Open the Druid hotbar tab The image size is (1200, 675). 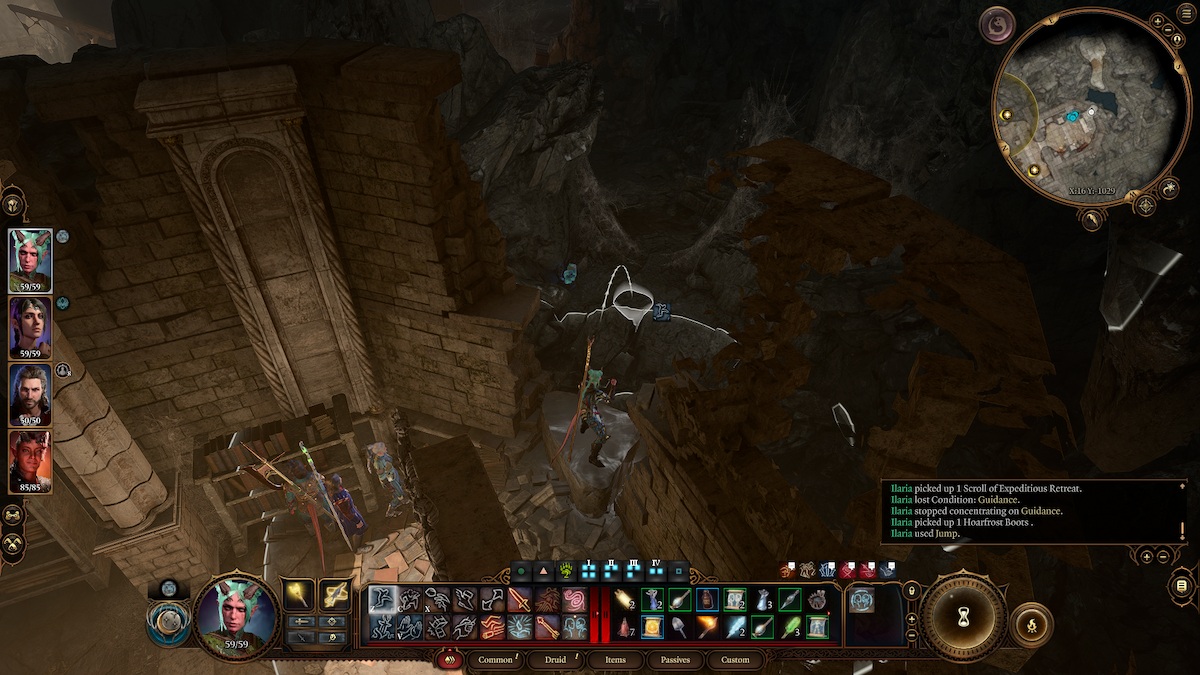[556, 660]
